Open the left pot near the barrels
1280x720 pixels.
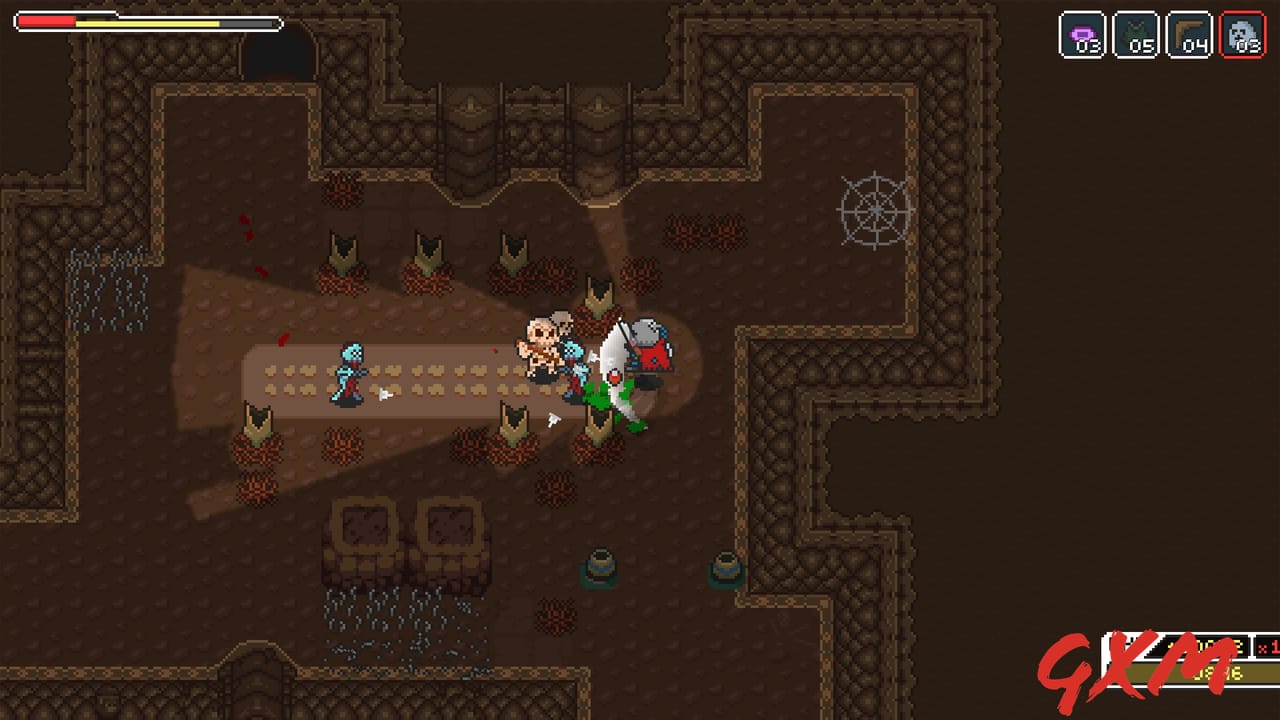pyautogui.click(x=600, y=568)
